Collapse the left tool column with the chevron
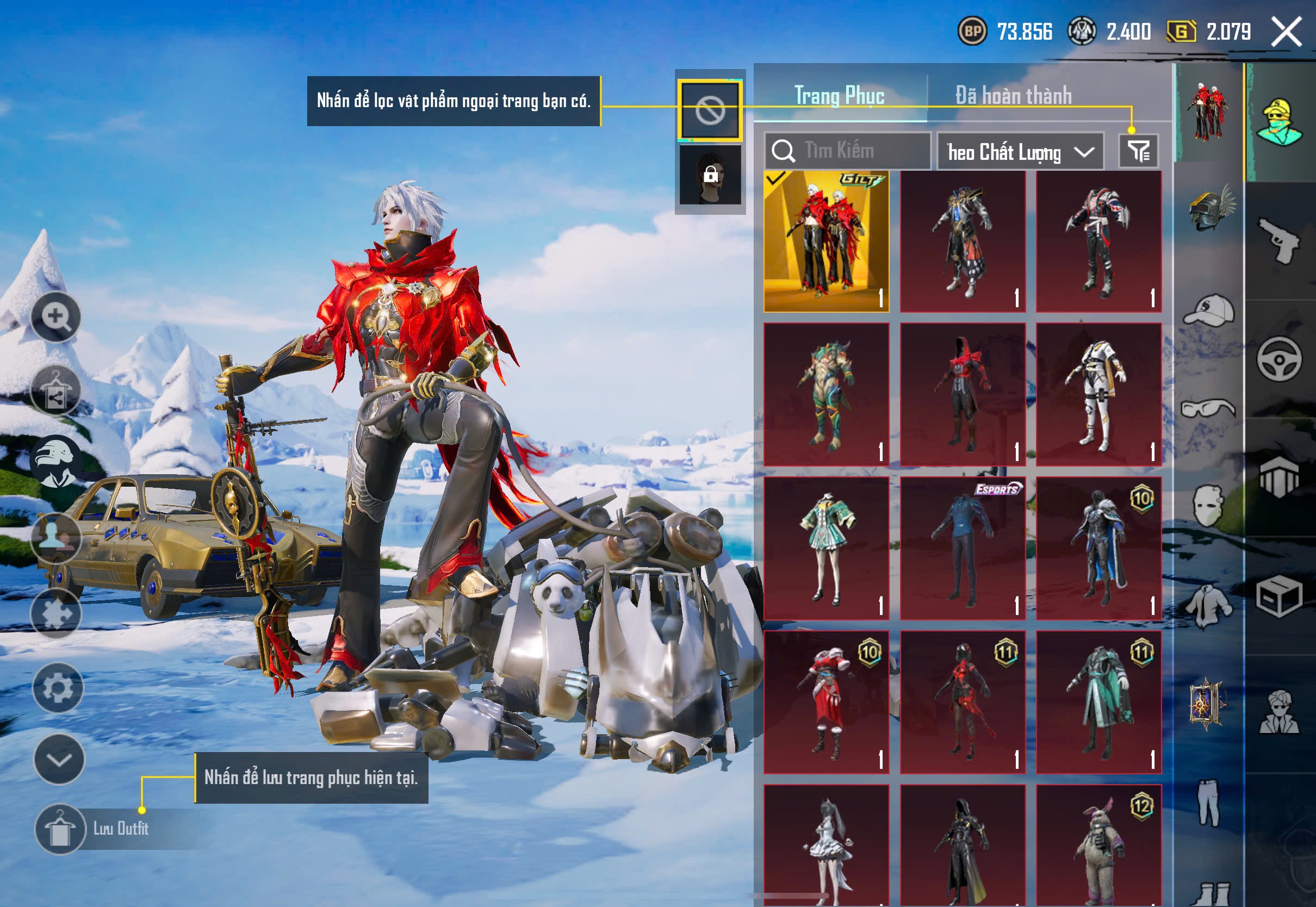This screenshot has width=1316, height=907. [x=59, y=759]
